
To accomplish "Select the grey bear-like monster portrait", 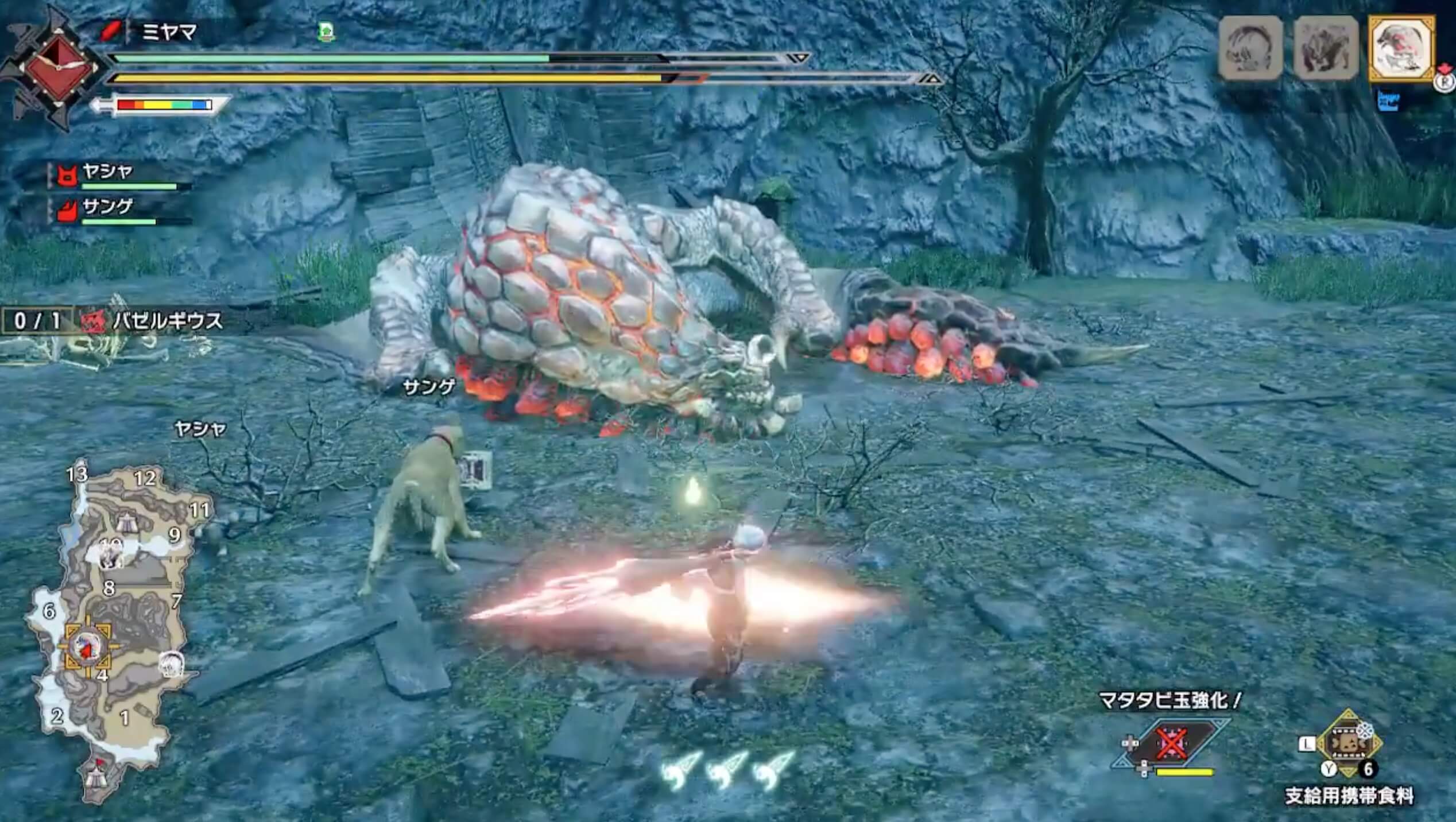I will click(1326, 48).
